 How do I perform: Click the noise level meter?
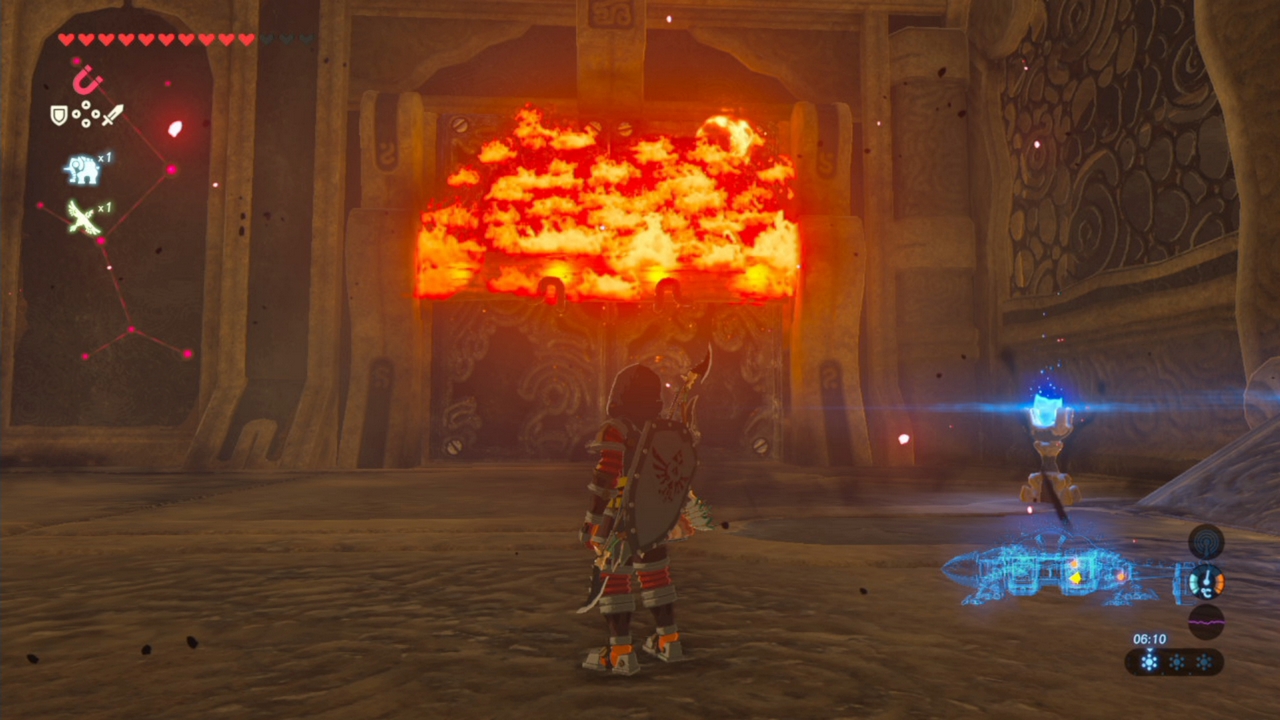pos(1206,620)
